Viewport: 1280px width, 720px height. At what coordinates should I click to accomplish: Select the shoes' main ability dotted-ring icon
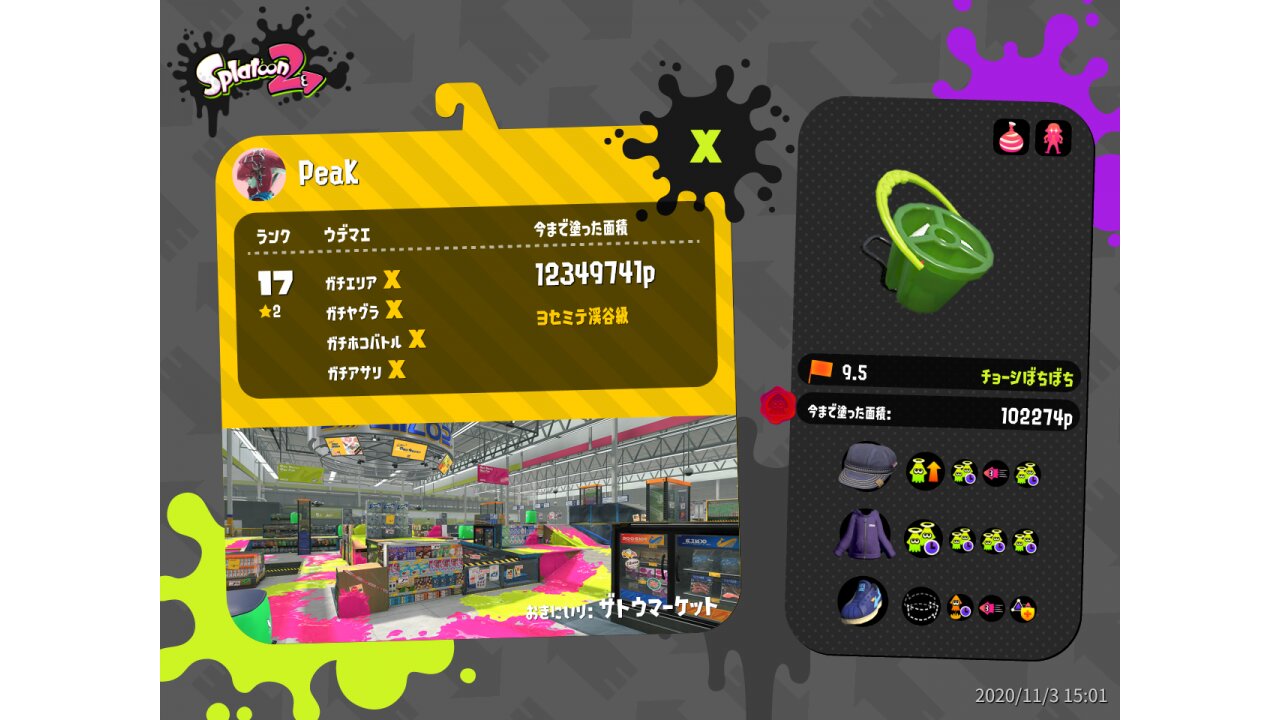point(921,606)
